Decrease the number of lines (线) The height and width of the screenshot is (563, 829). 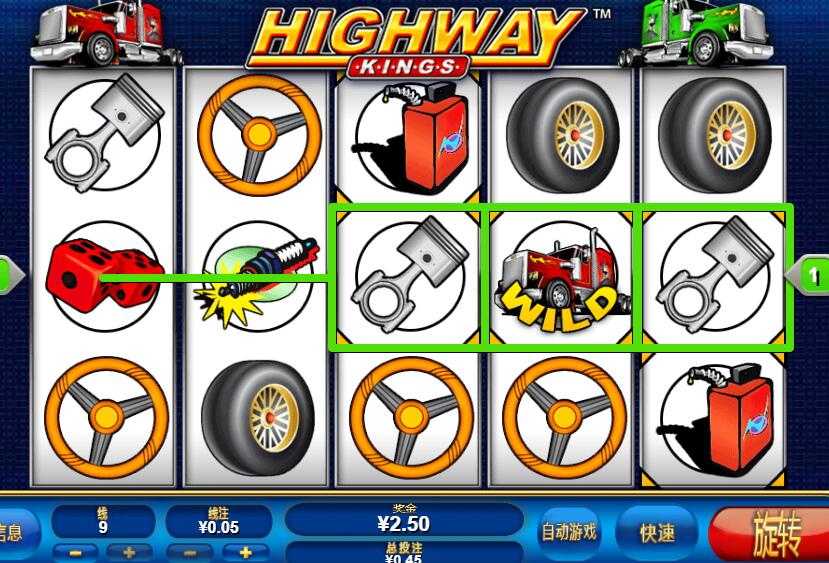click(x=75, y=552)
